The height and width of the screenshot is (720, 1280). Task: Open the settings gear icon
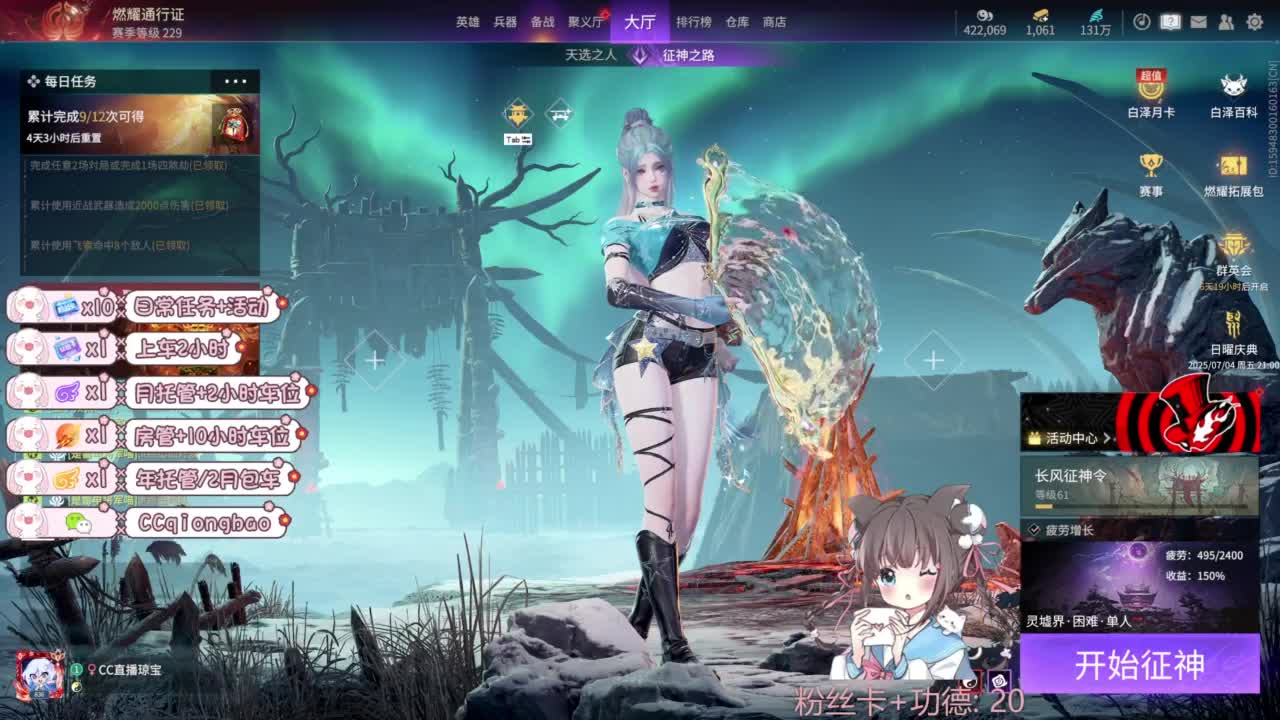click(x=1254, y=20)
